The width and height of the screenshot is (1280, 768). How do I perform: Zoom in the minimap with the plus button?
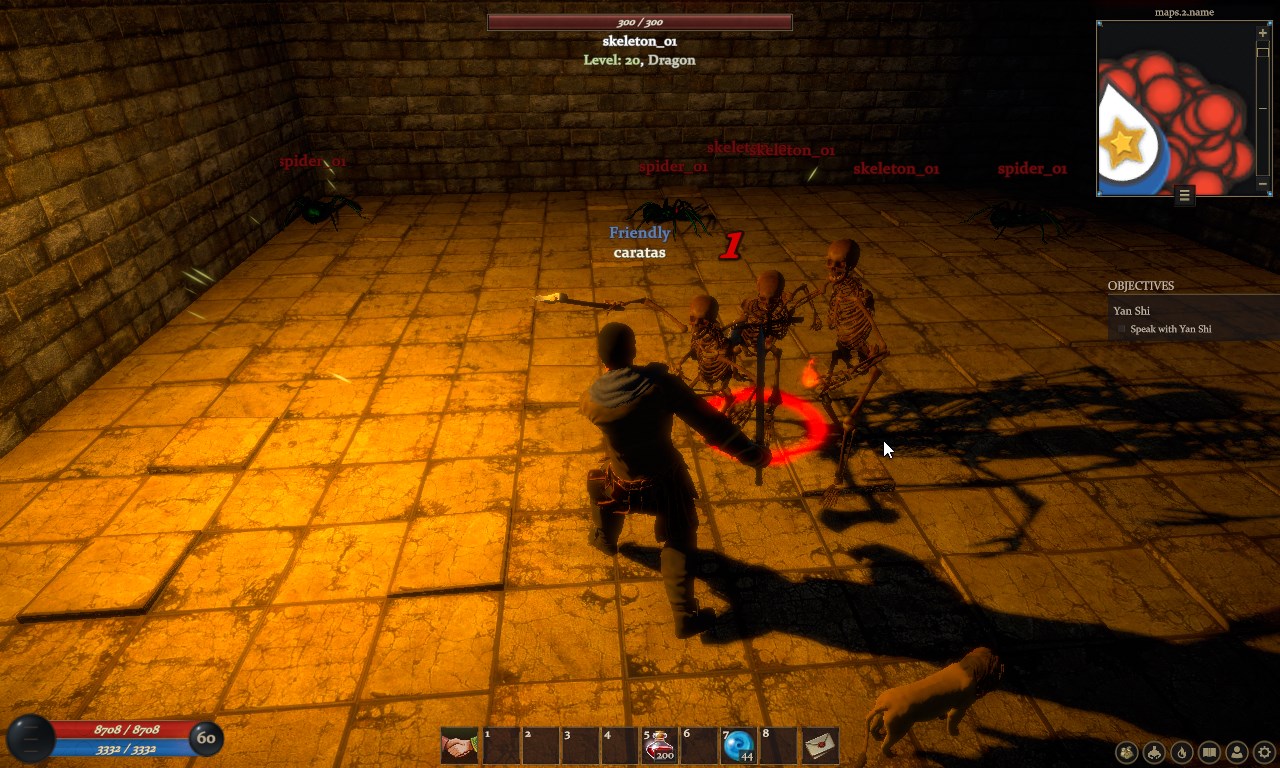1263,33
